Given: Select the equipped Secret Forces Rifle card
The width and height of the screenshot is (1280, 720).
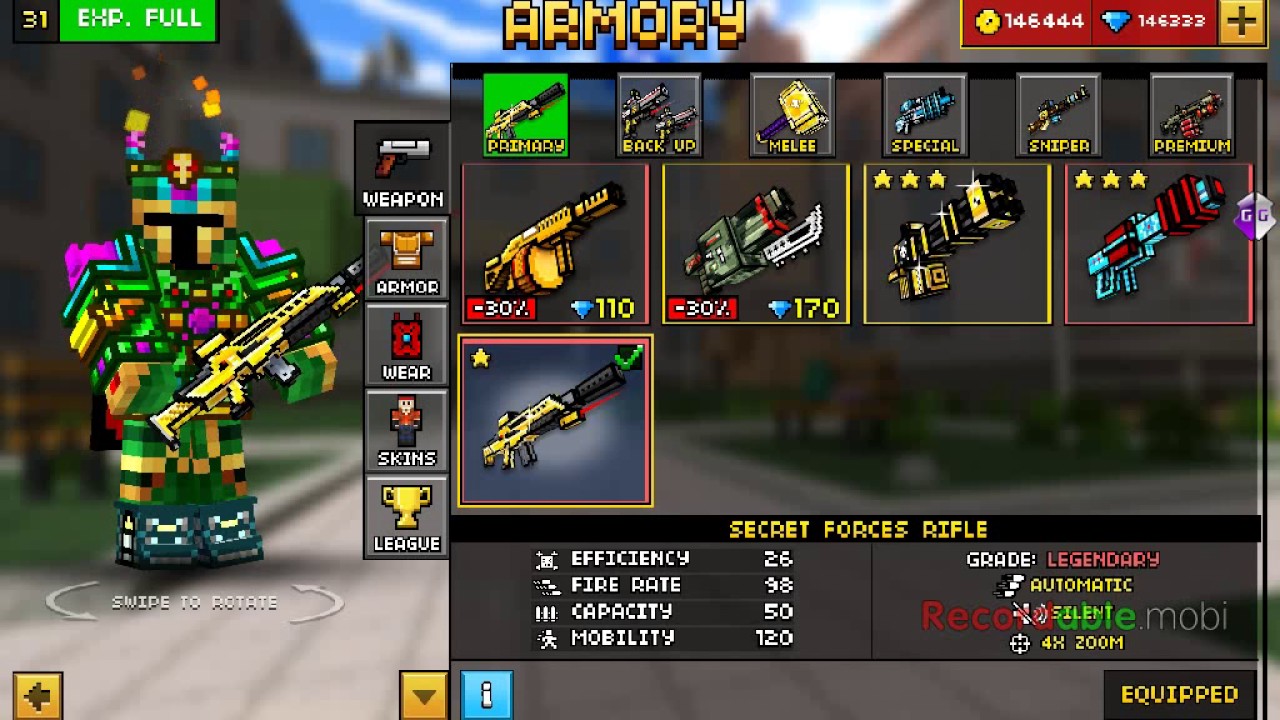Looking at the screenshot, I should 555,421.
